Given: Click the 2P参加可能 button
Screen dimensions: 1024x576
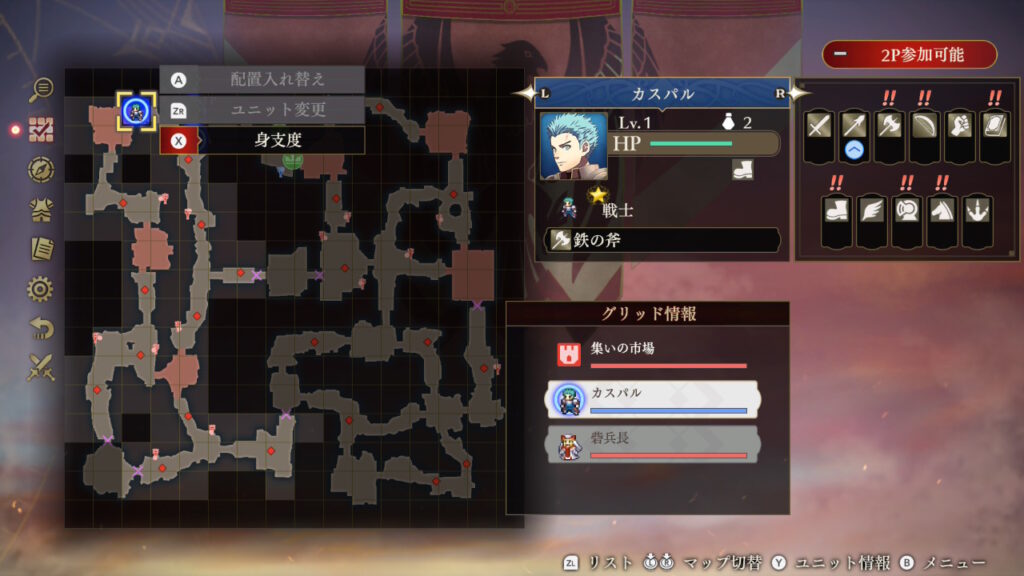Looking at the screenshot, I should (909, 54).
